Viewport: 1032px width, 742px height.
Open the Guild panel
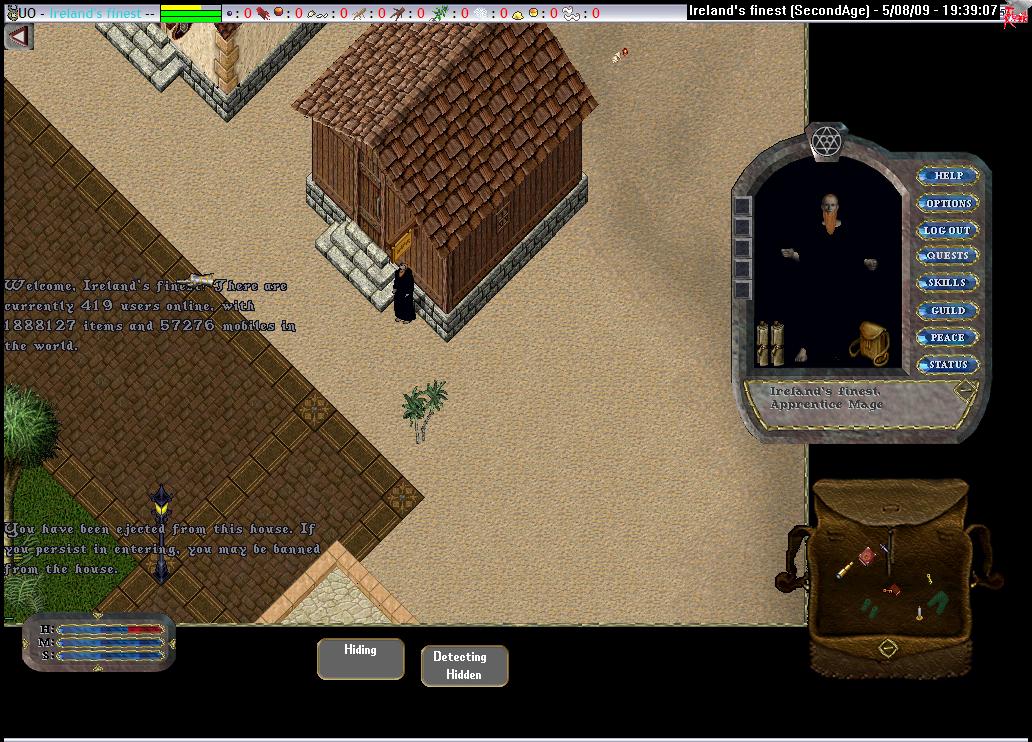click(947, 311)
